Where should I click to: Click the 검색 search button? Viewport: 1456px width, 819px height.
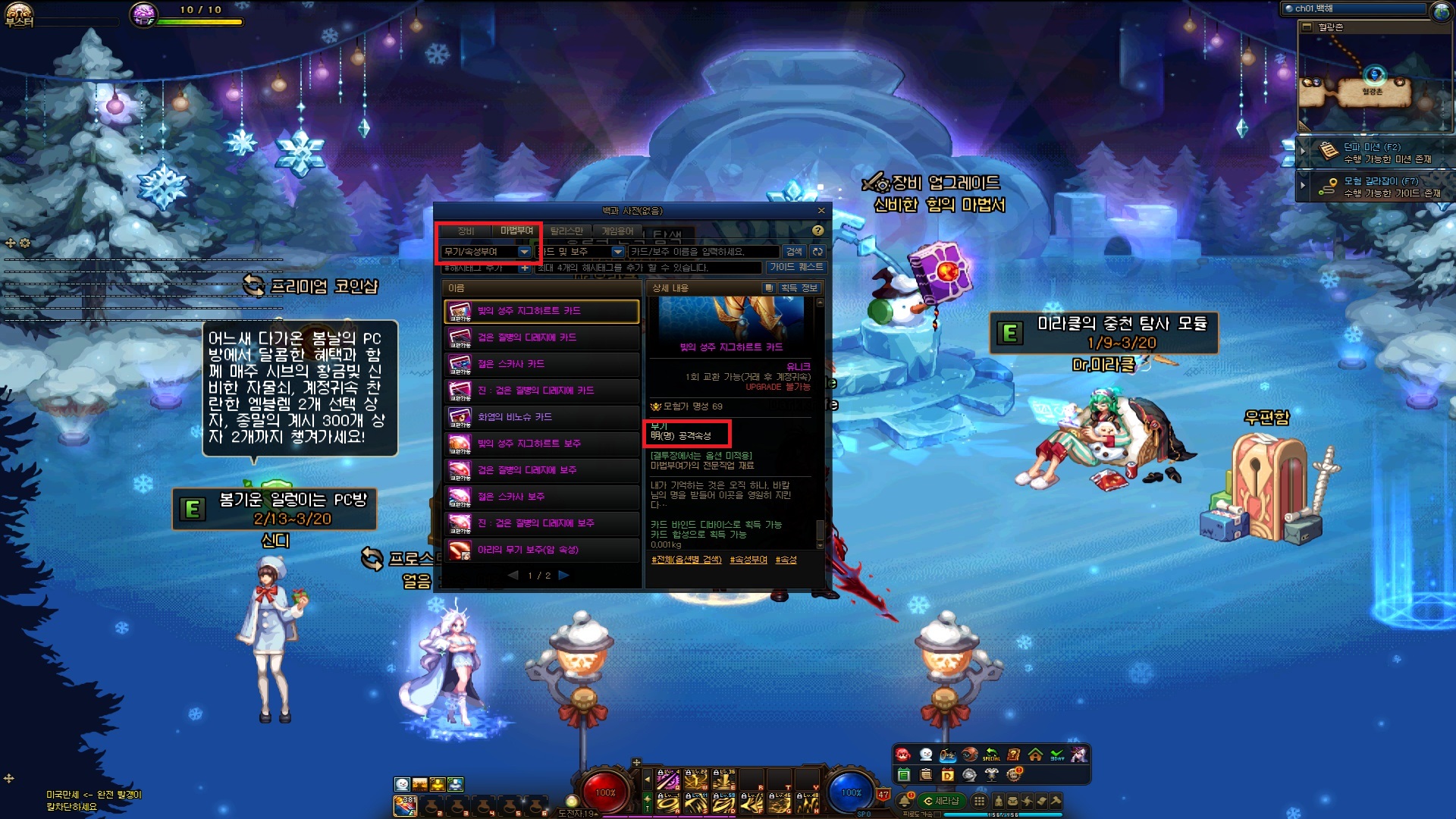coord(794,252)
